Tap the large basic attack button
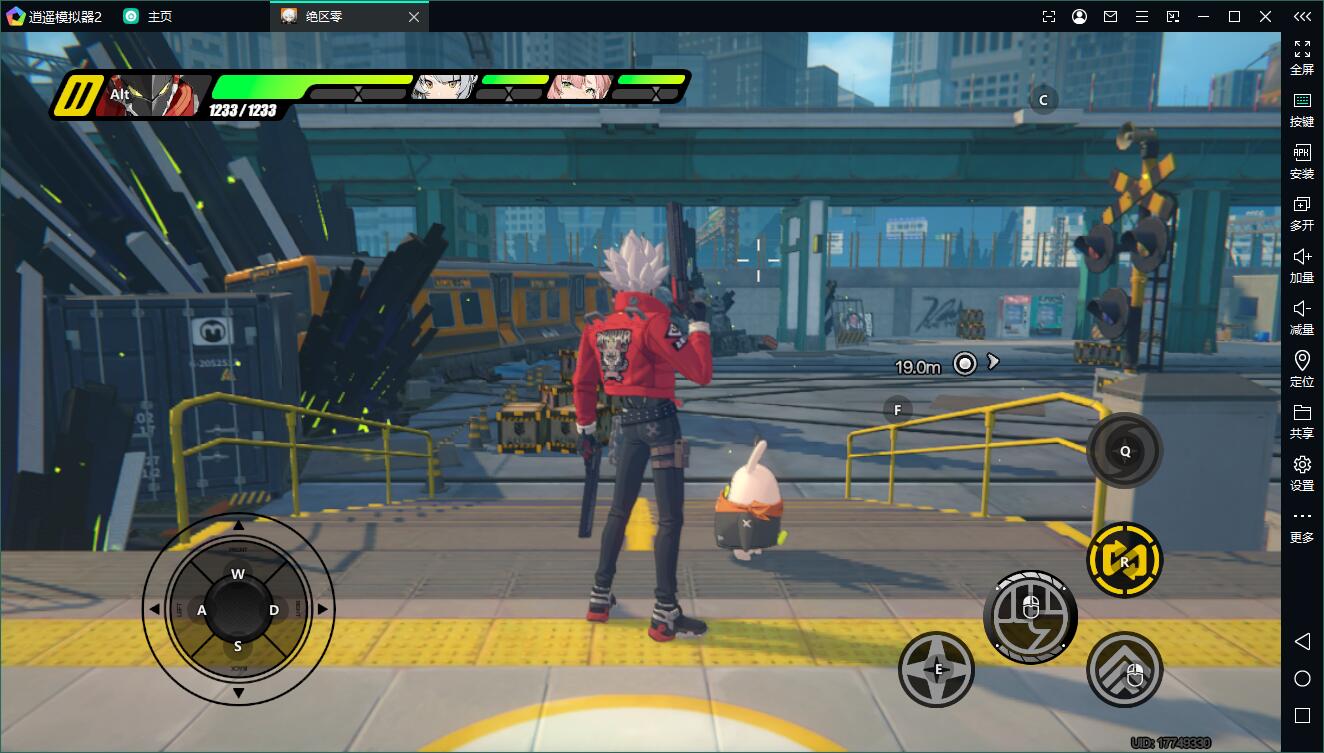The image size is (1324, 753). coord(1030,615)
